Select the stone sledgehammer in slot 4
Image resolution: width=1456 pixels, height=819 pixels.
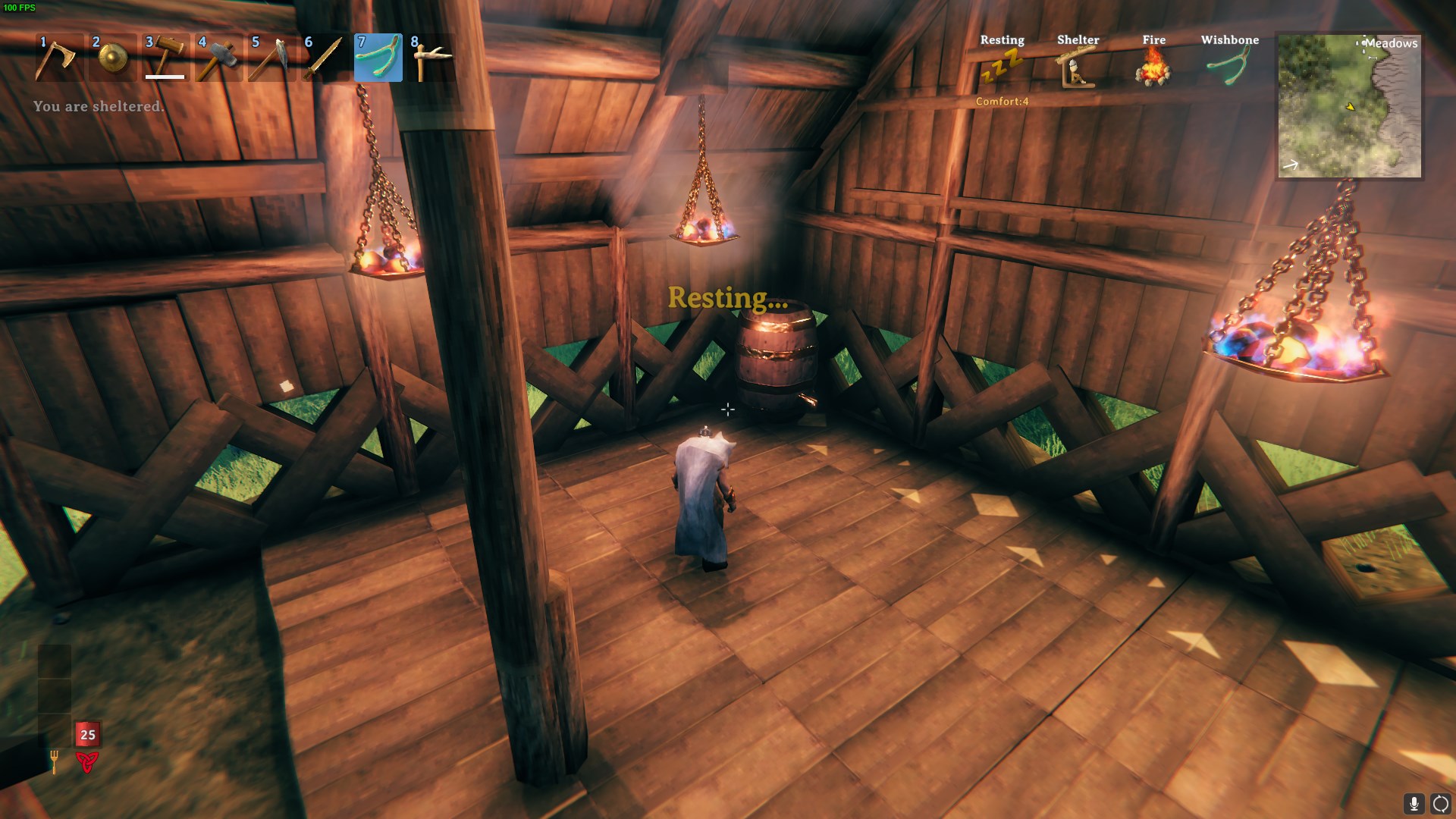click(x=218, y=58)
